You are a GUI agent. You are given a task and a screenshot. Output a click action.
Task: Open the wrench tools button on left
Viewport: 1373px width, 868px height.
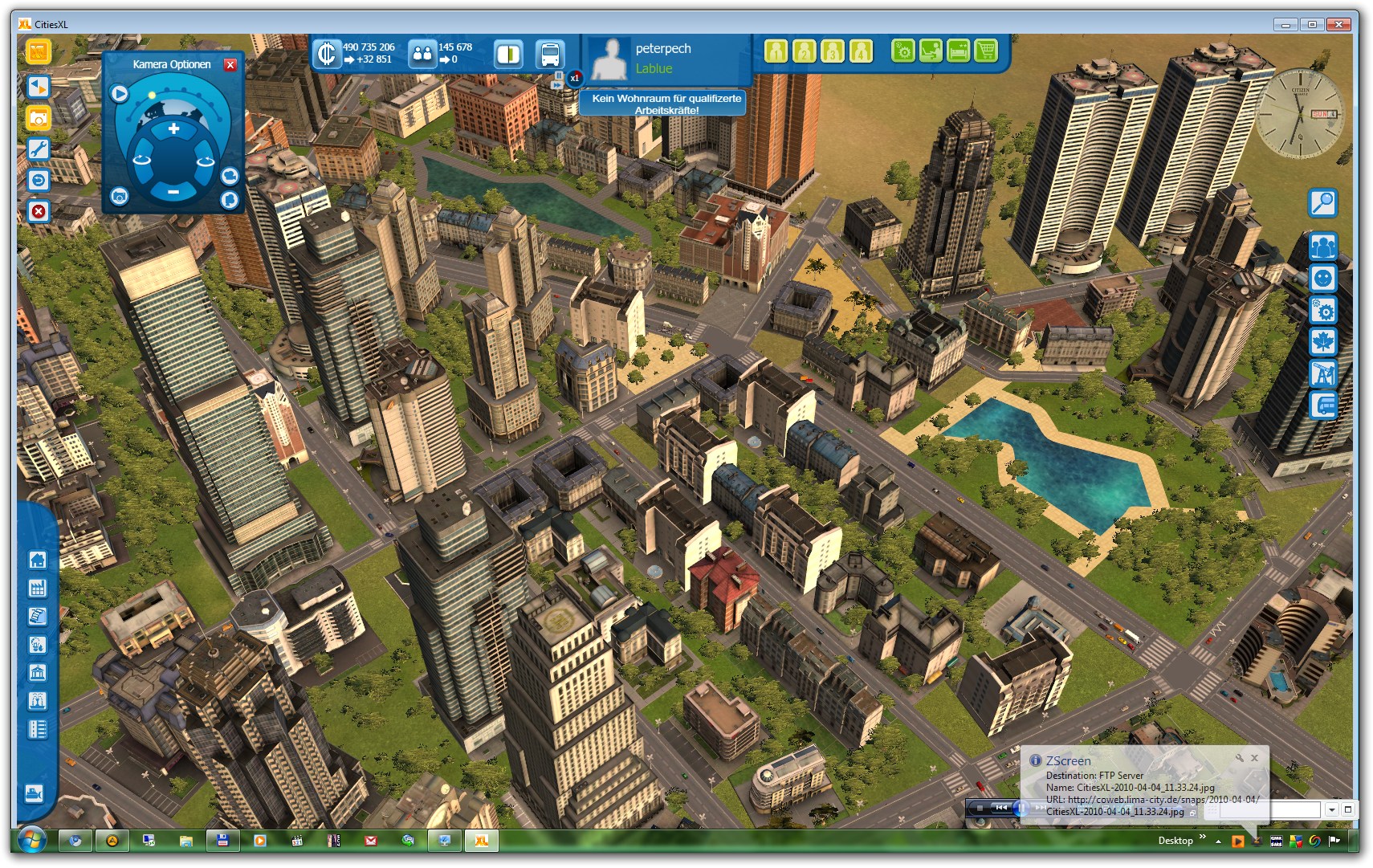[x=38, y=149]
